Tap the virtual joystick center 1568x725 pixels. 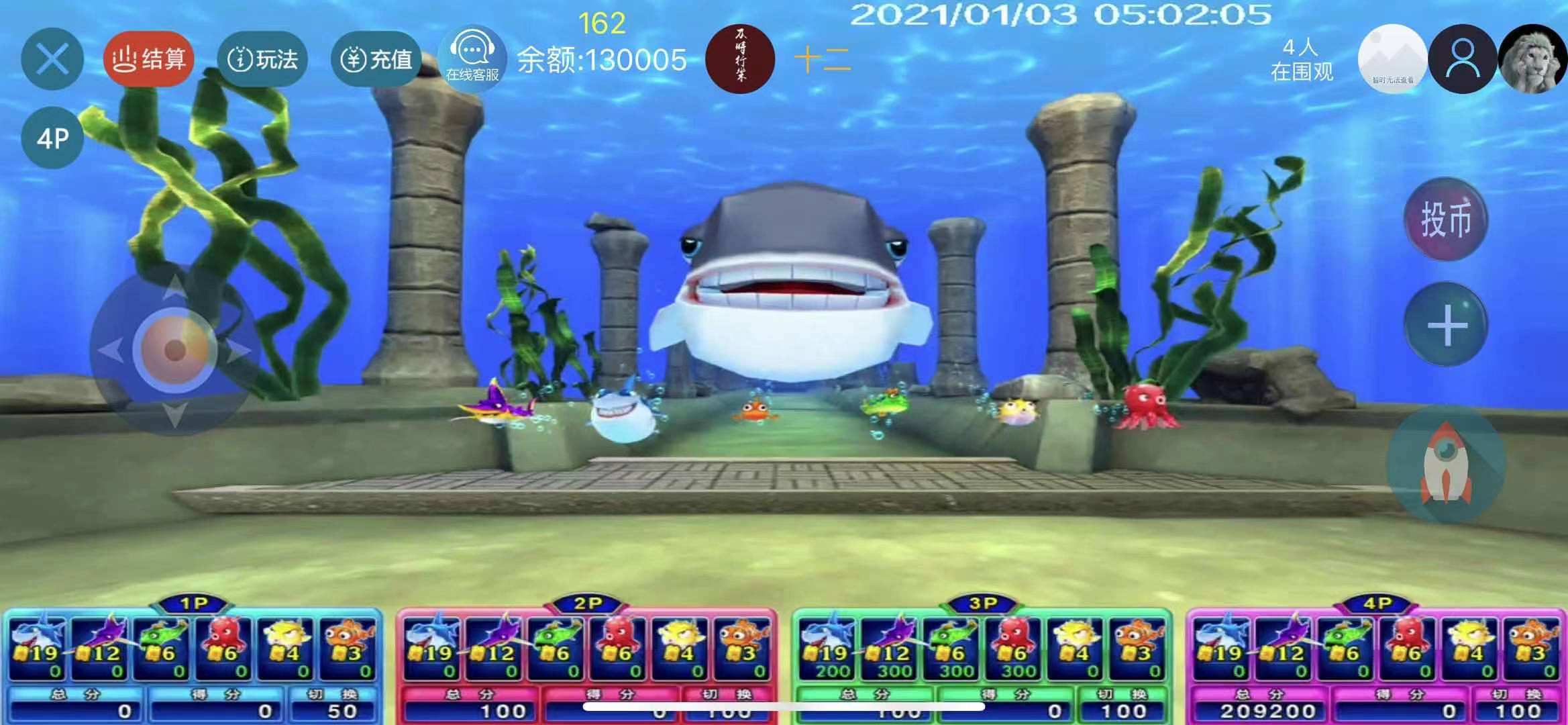pos(174,349)
